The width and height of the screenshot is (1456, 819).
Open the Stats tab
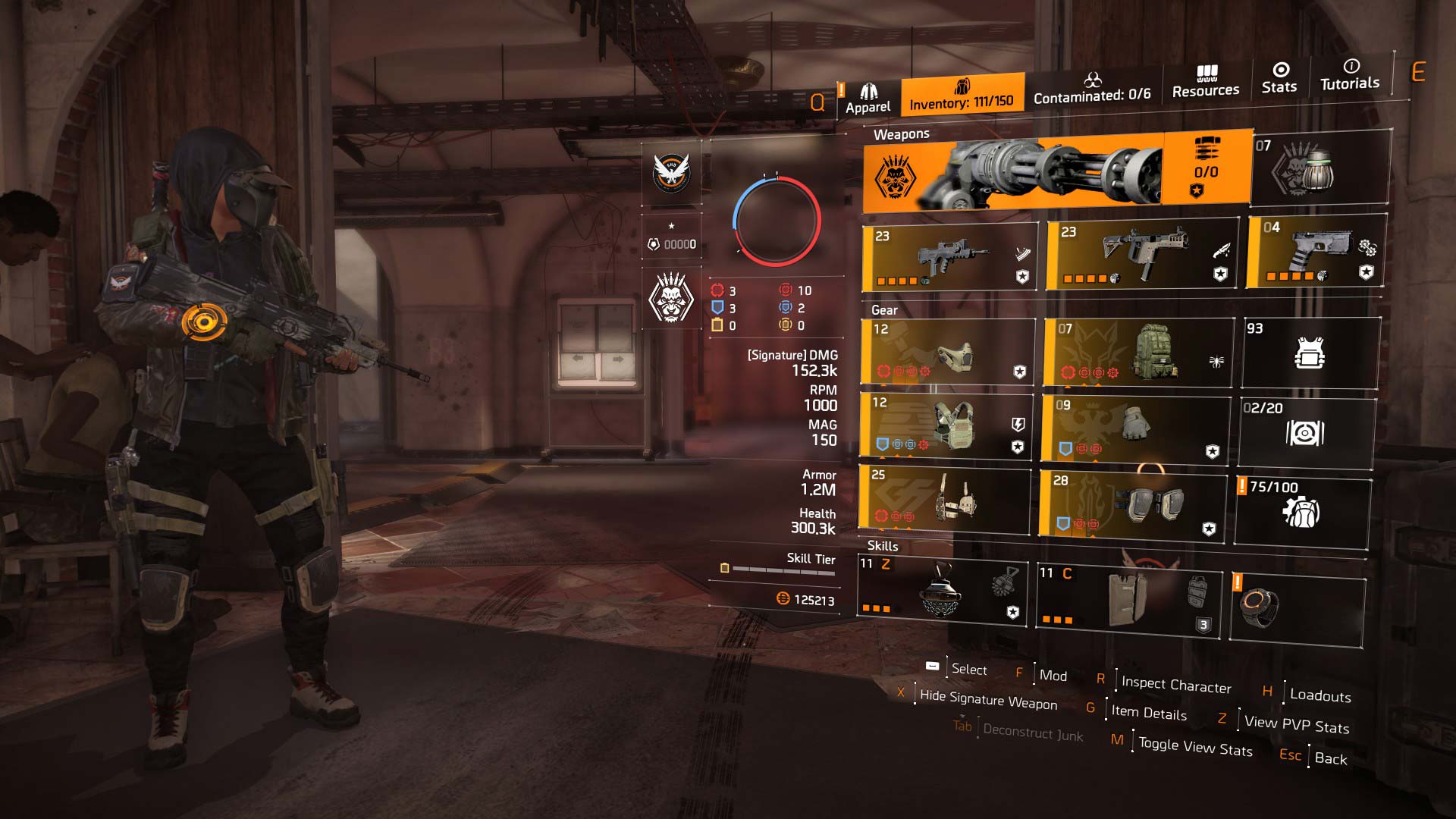(1279, 78)
